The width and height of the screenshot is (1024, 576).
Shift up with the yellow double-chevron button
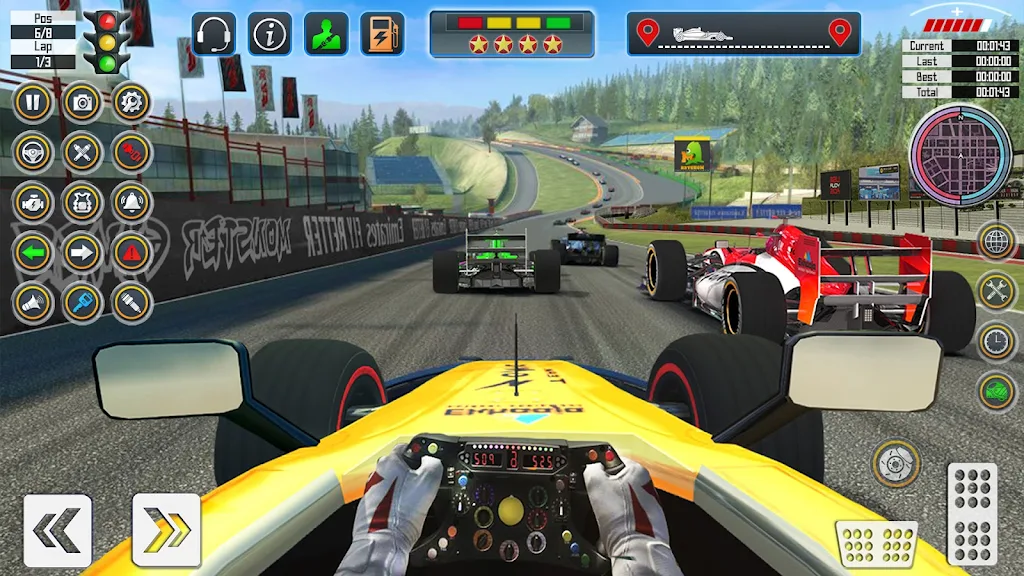[166, 530]
